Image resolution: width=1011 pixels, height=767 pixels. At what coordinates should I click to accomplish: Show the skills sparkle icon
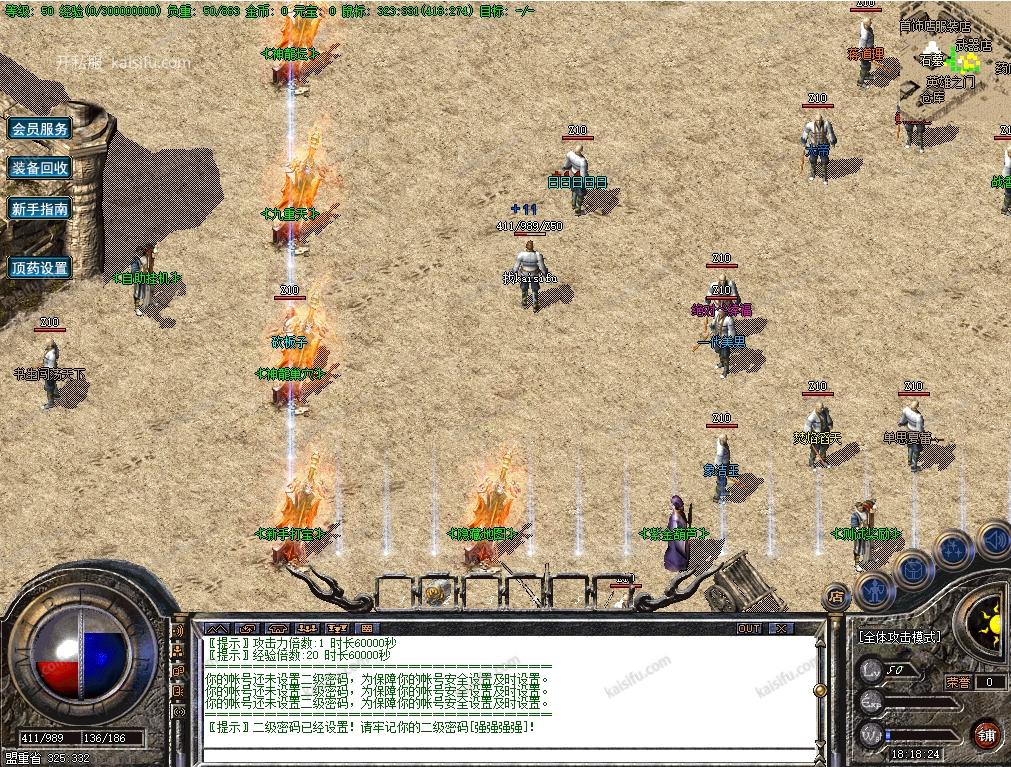point(953,550)
